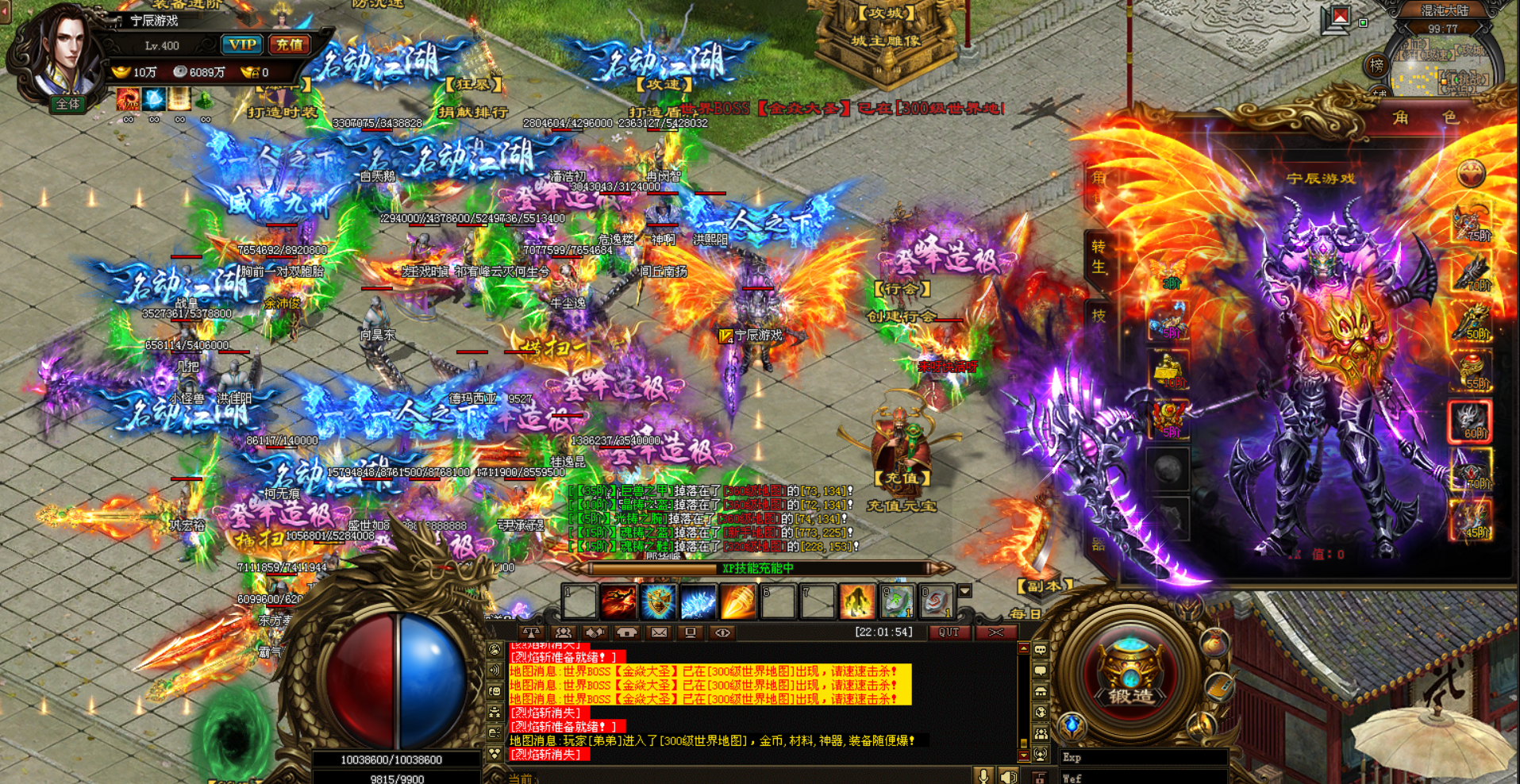Select the 全体 attack mode button
1520x784 pixels.
coord(67,104)
